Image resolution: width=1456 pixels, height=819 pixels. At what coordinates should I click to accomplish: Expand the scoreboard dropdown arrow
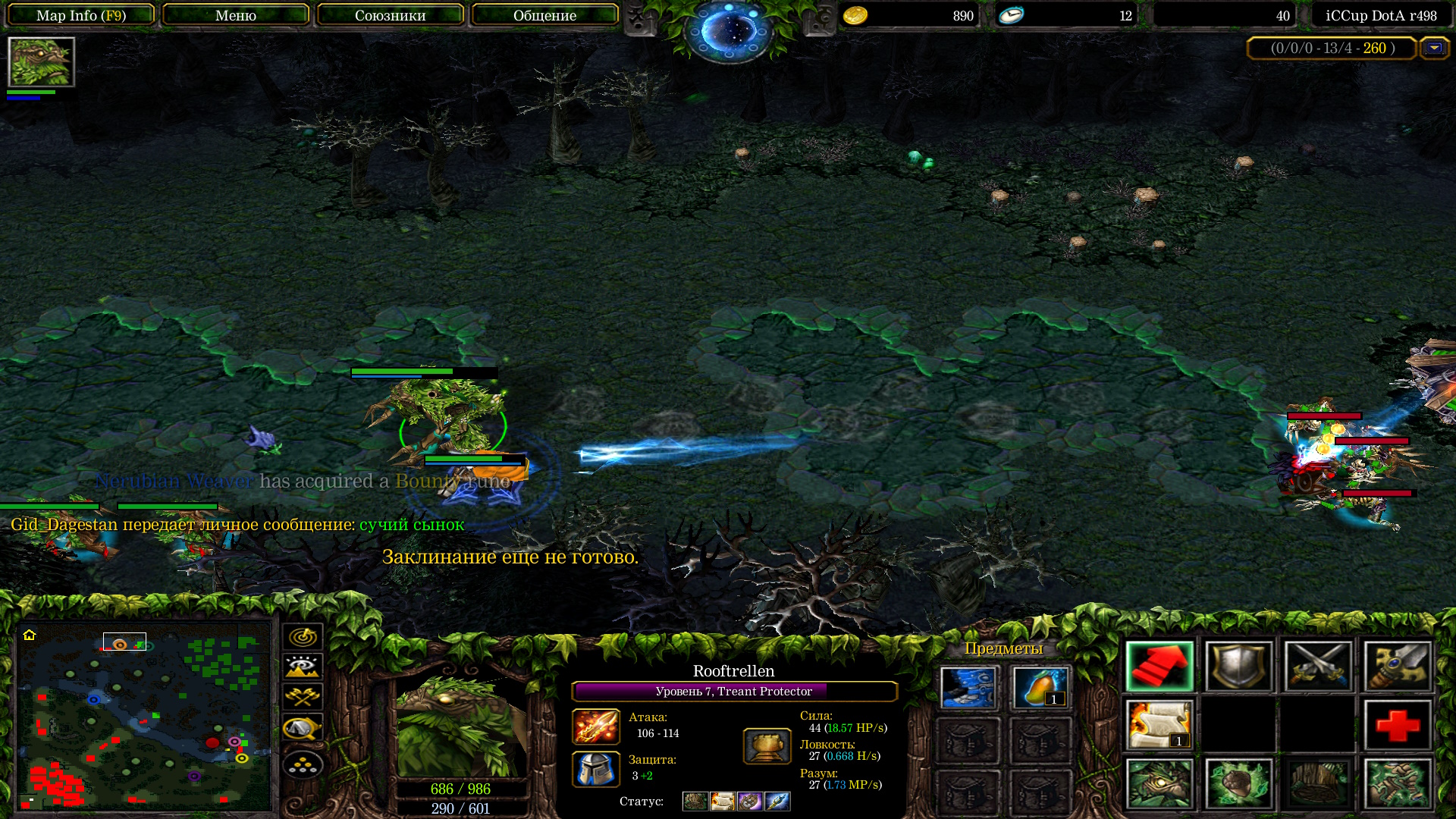[1433, 48]
